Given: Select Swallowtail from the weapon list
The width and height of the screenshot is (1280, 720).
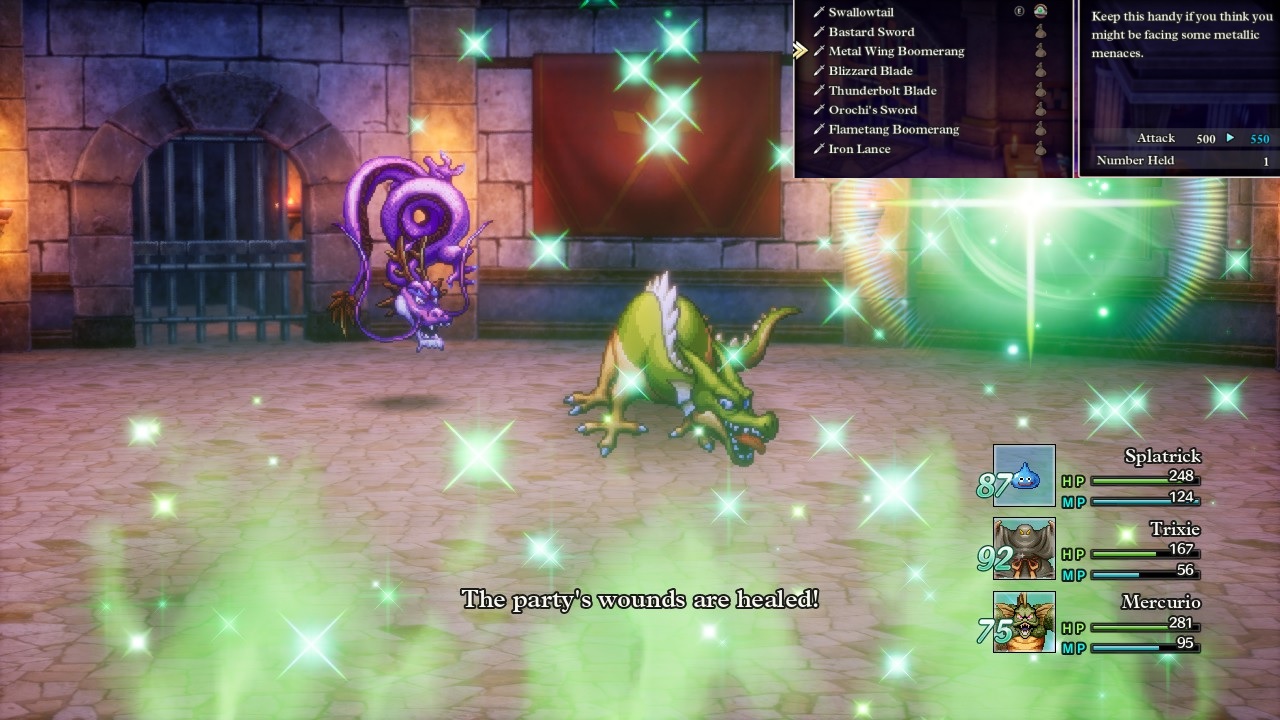Looking at the screenshot, I should coord(861,12).
